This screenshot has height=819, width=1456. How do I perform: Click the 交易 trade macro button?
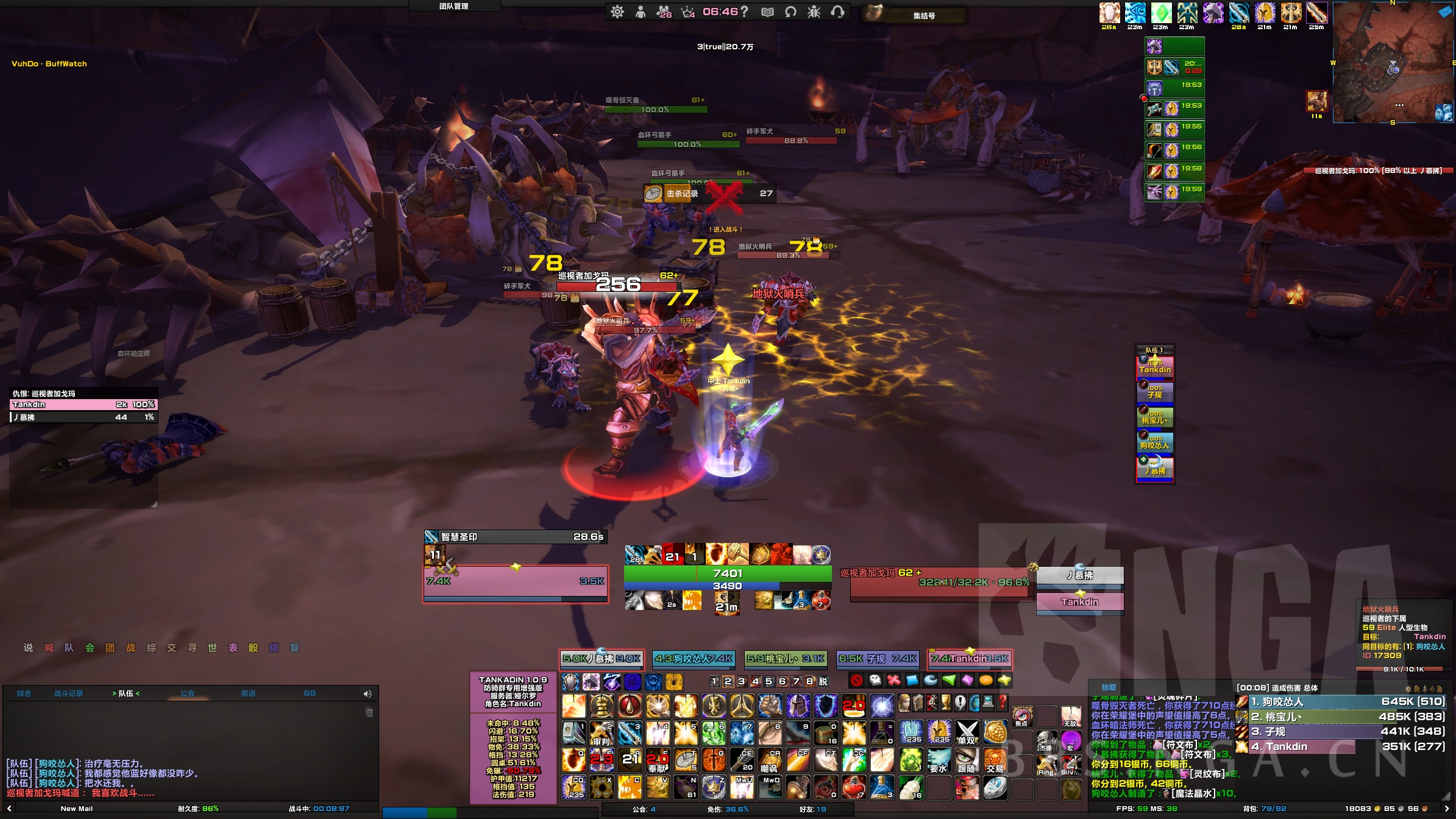[995, 760]
